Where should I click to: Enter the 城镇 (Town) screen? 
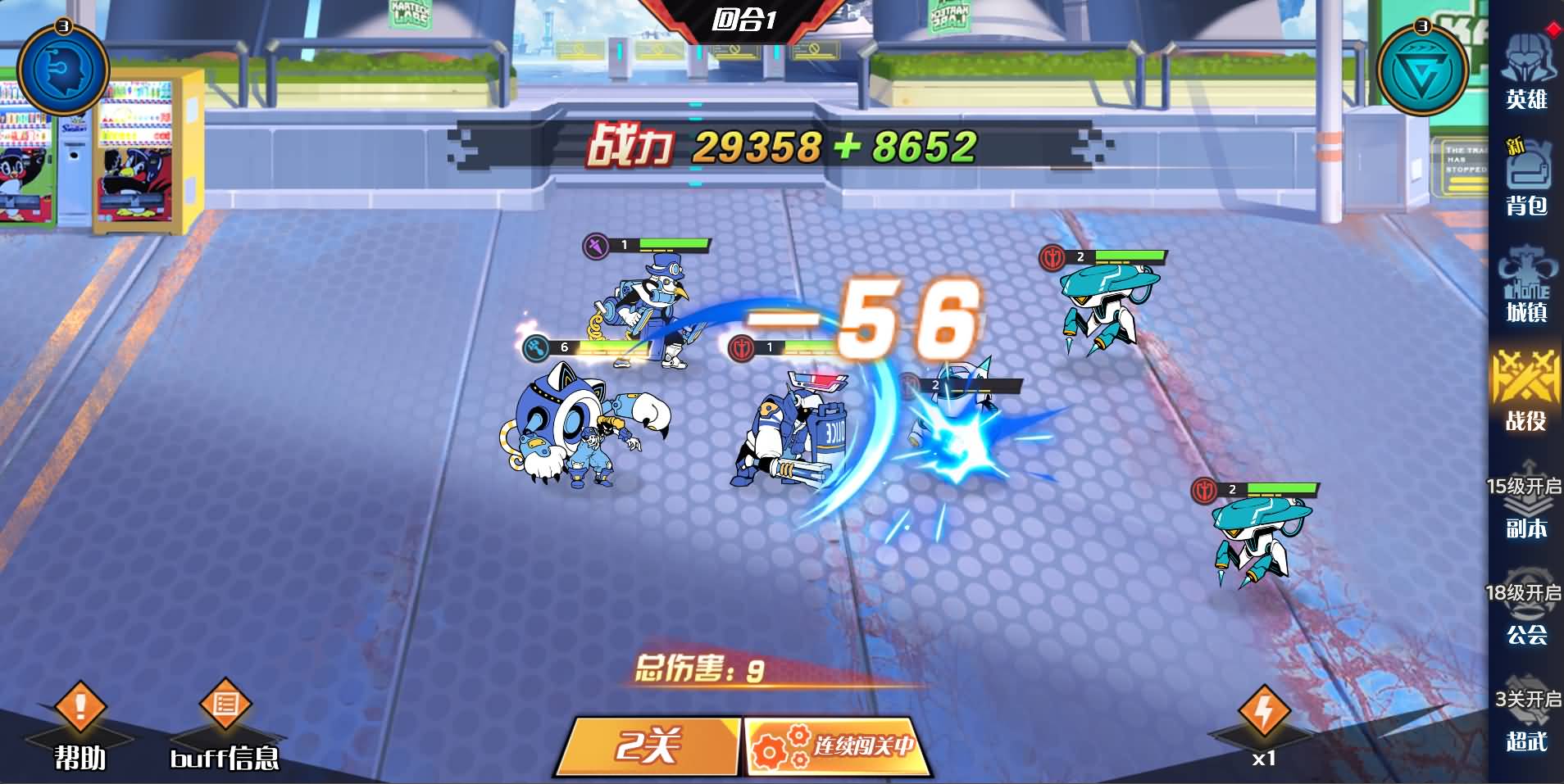pyautogui.click(x=1526, y=287)
